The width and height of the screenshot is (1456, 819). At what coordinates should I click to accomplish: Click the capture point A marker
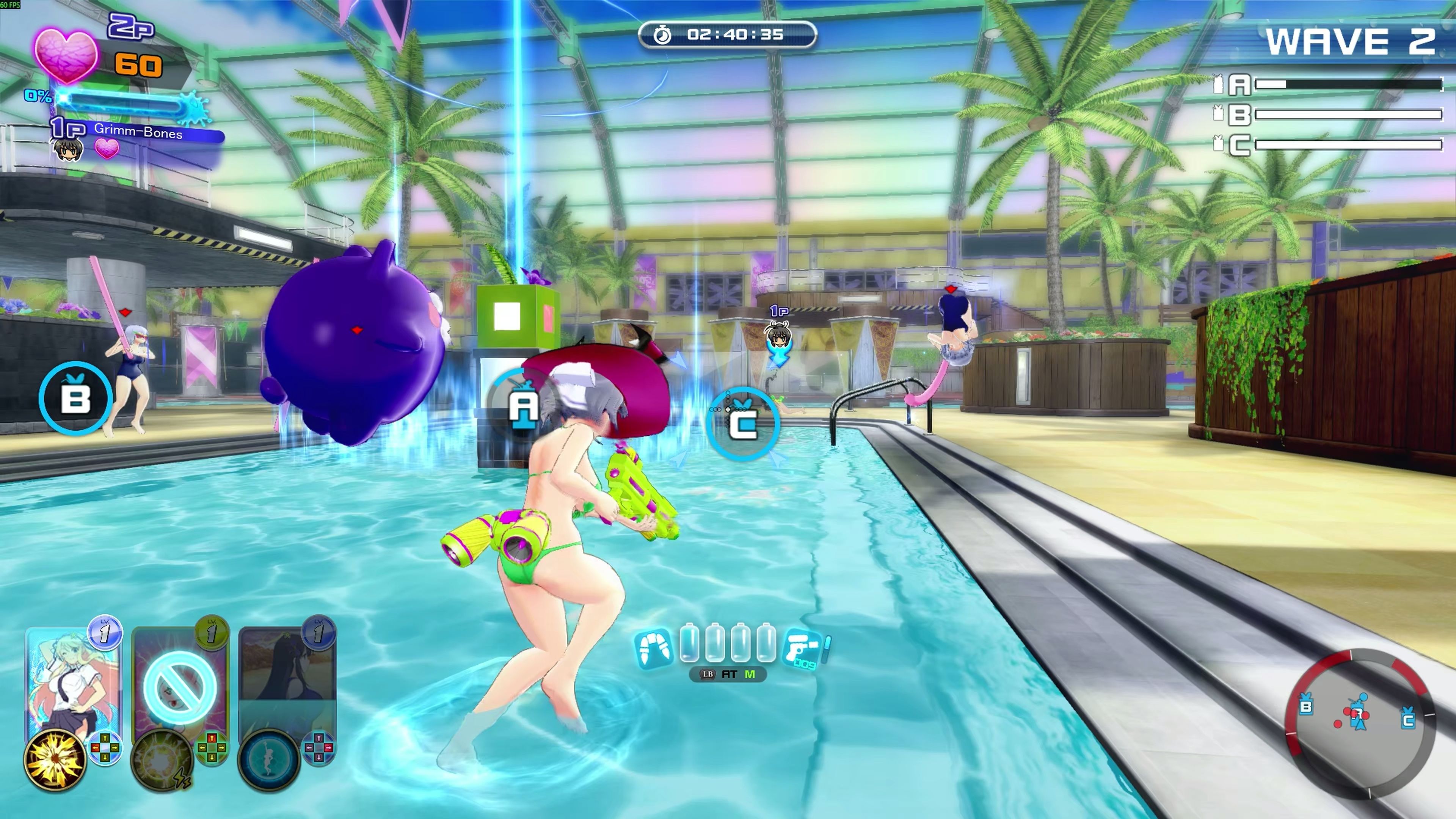point(523,405)
